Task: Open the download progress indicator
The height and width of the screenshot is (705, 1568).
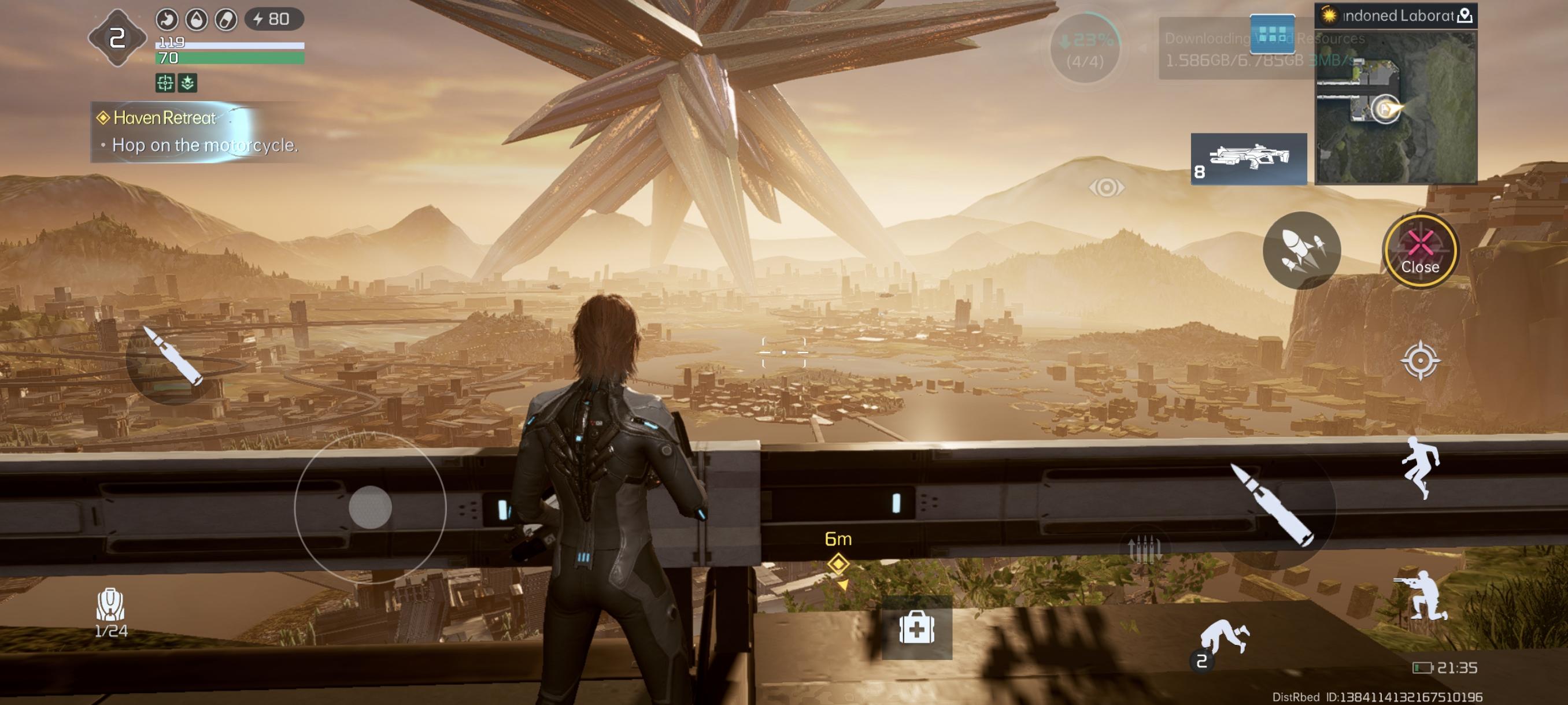Action: click(1085, 49)
